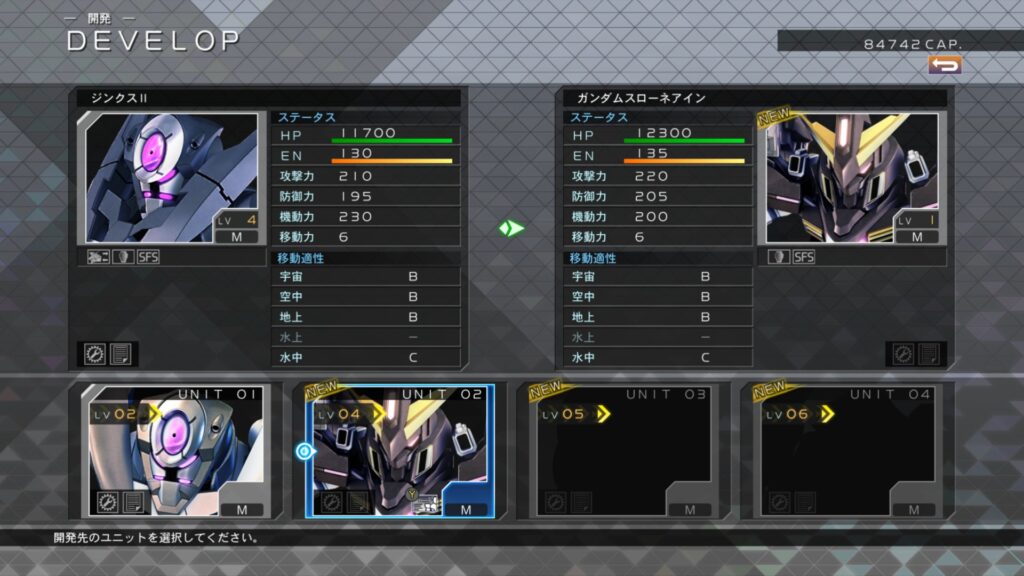The height and width of the screenshot is (576, 1024).
Task: Choose the highlighted UNIT 02 Gundam Throne Eins card
Action: (x=400, y=450)
